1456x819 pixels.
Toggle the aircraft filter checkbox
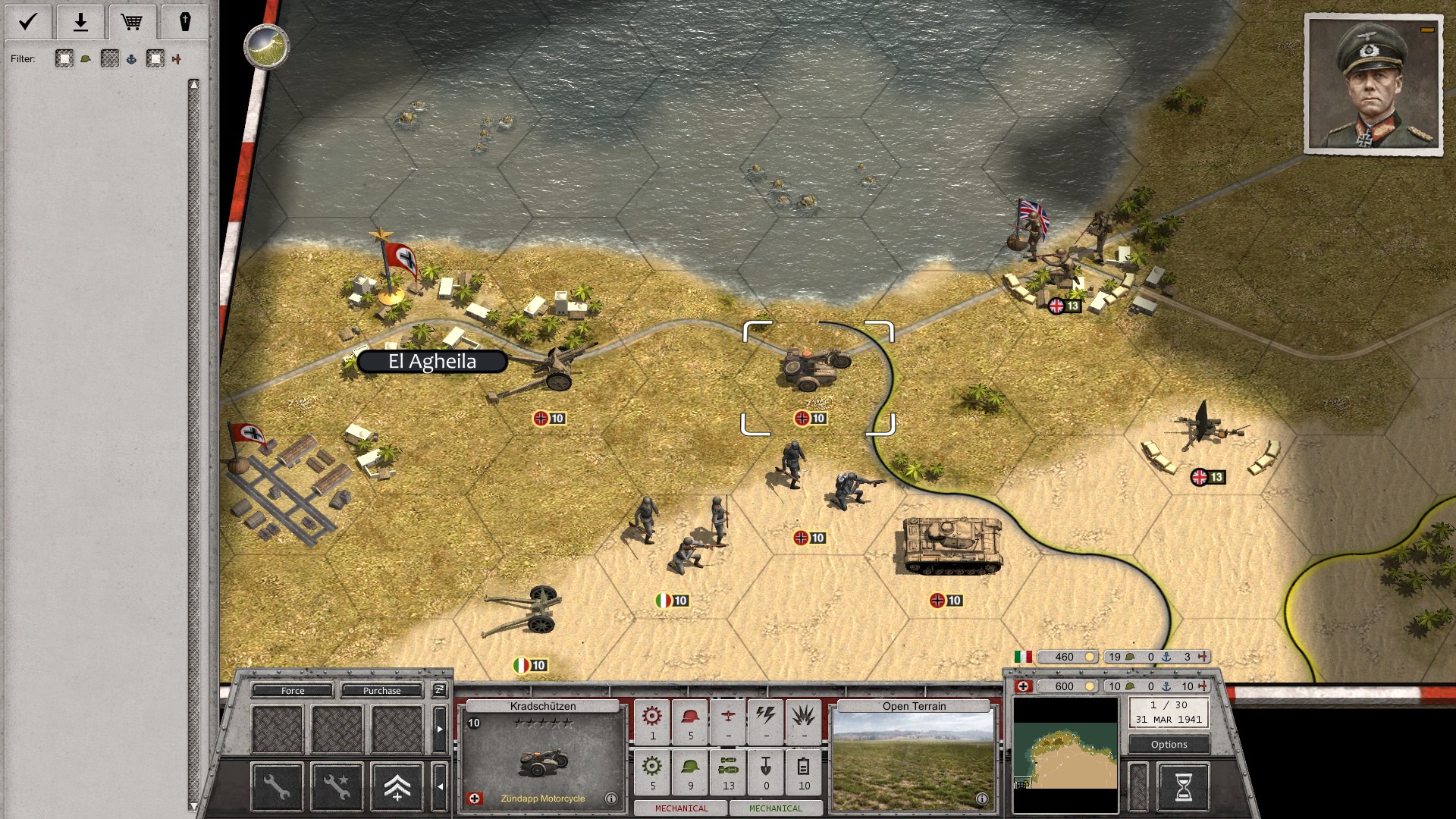coord(156,59)
